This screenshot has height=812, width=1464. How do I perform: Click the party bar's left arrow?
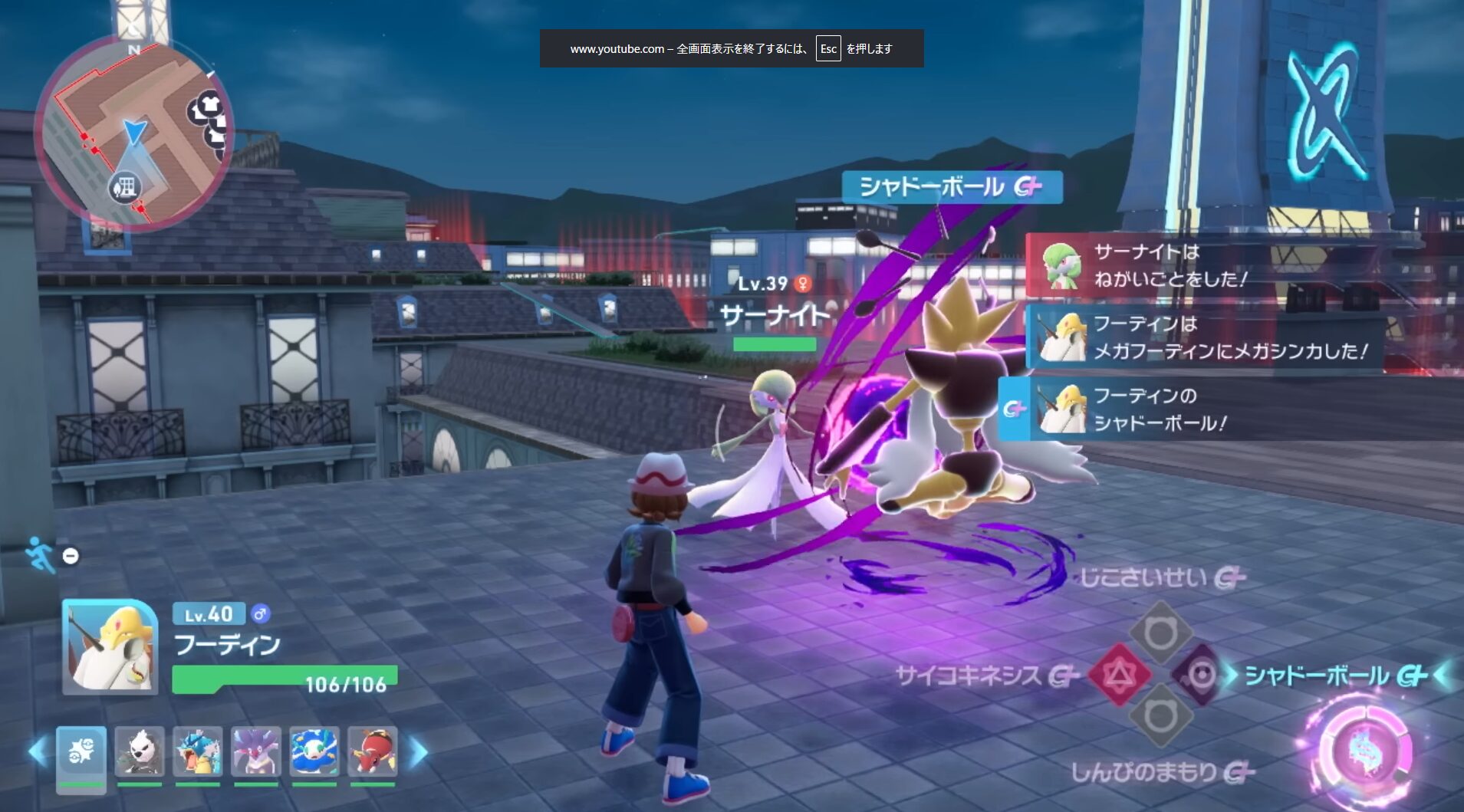36,751
